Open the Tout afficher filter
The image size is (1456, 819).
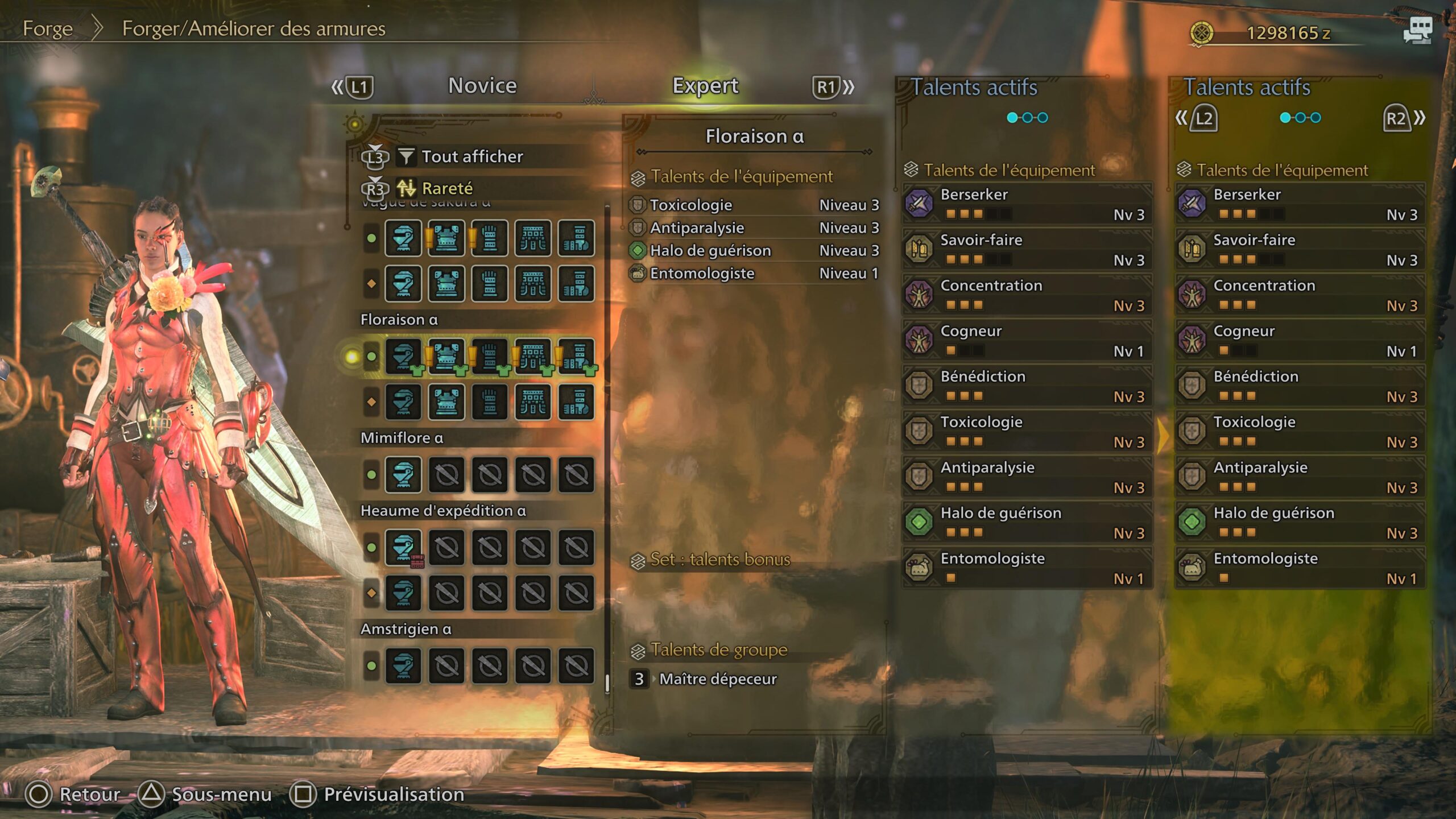(x=471, y=156)
